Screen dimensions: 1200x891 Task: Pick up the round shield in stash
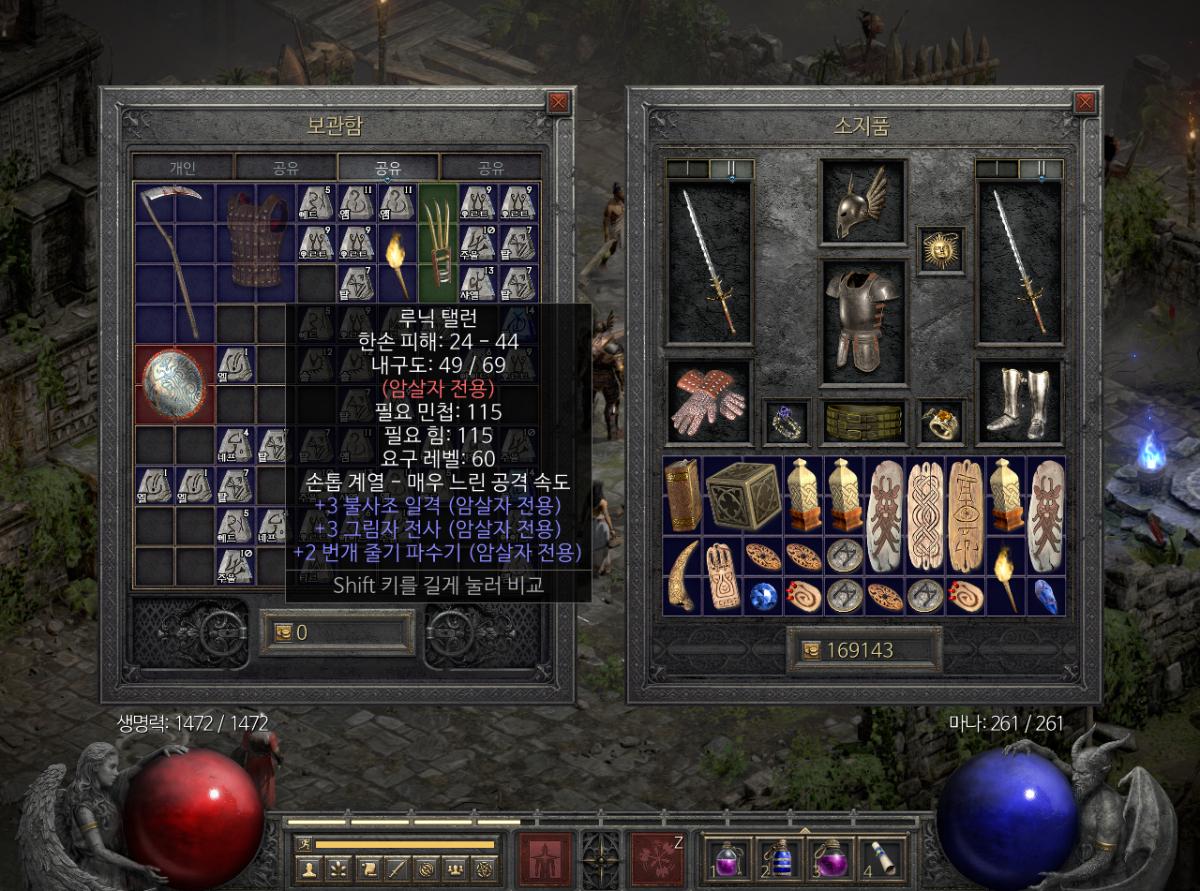[x=174, y=384]
